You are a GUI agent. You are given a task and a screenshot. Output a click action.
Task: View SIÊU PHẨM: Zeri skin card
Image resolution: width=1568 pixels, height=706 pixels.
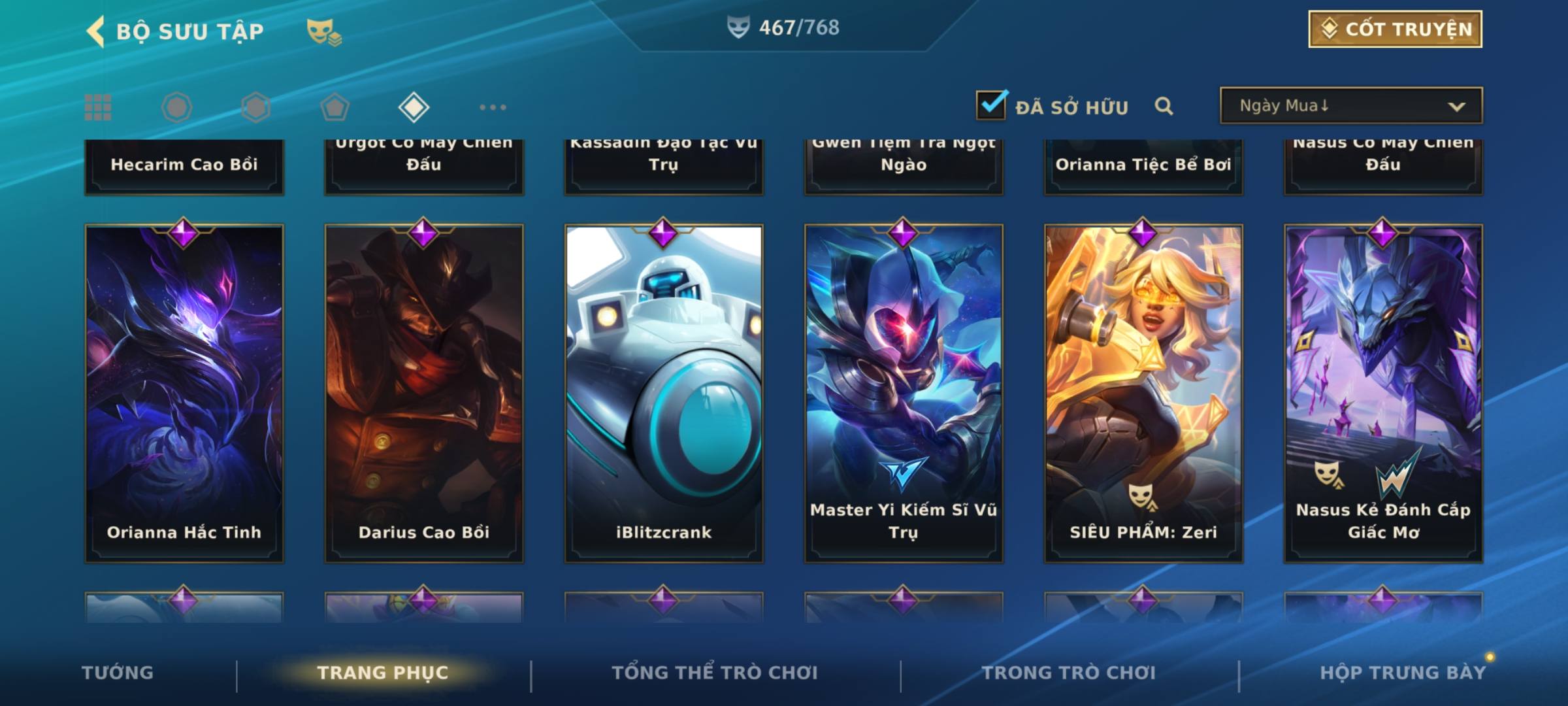point(1143,392)
